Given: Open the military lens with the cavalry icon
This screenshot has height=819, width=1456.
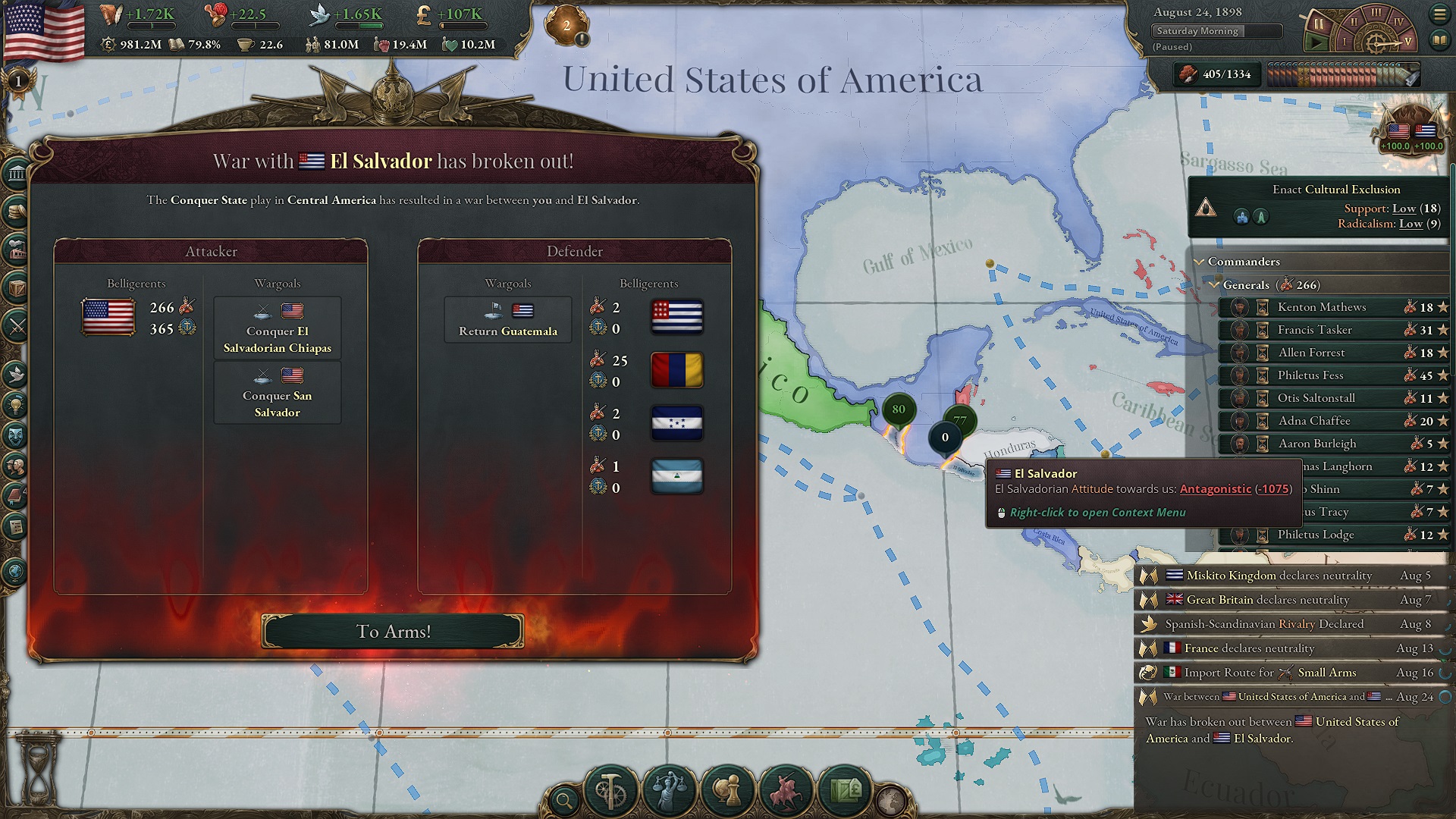Looking at the screenshot, I should (786, 792).
